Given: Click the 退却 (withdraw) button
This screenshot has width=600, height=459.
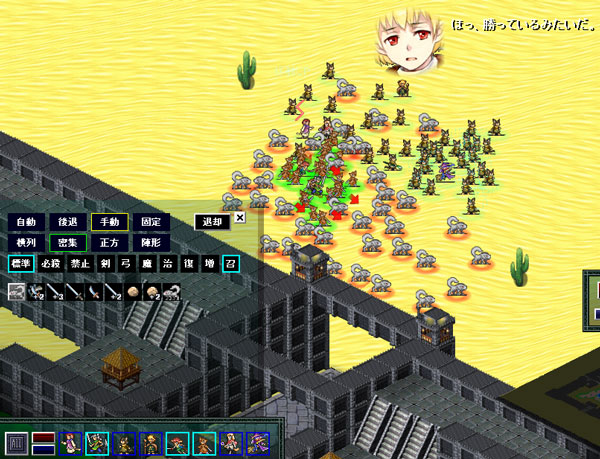Looking at the screenshot, I should pyautogui.click(x=212, y=222).
